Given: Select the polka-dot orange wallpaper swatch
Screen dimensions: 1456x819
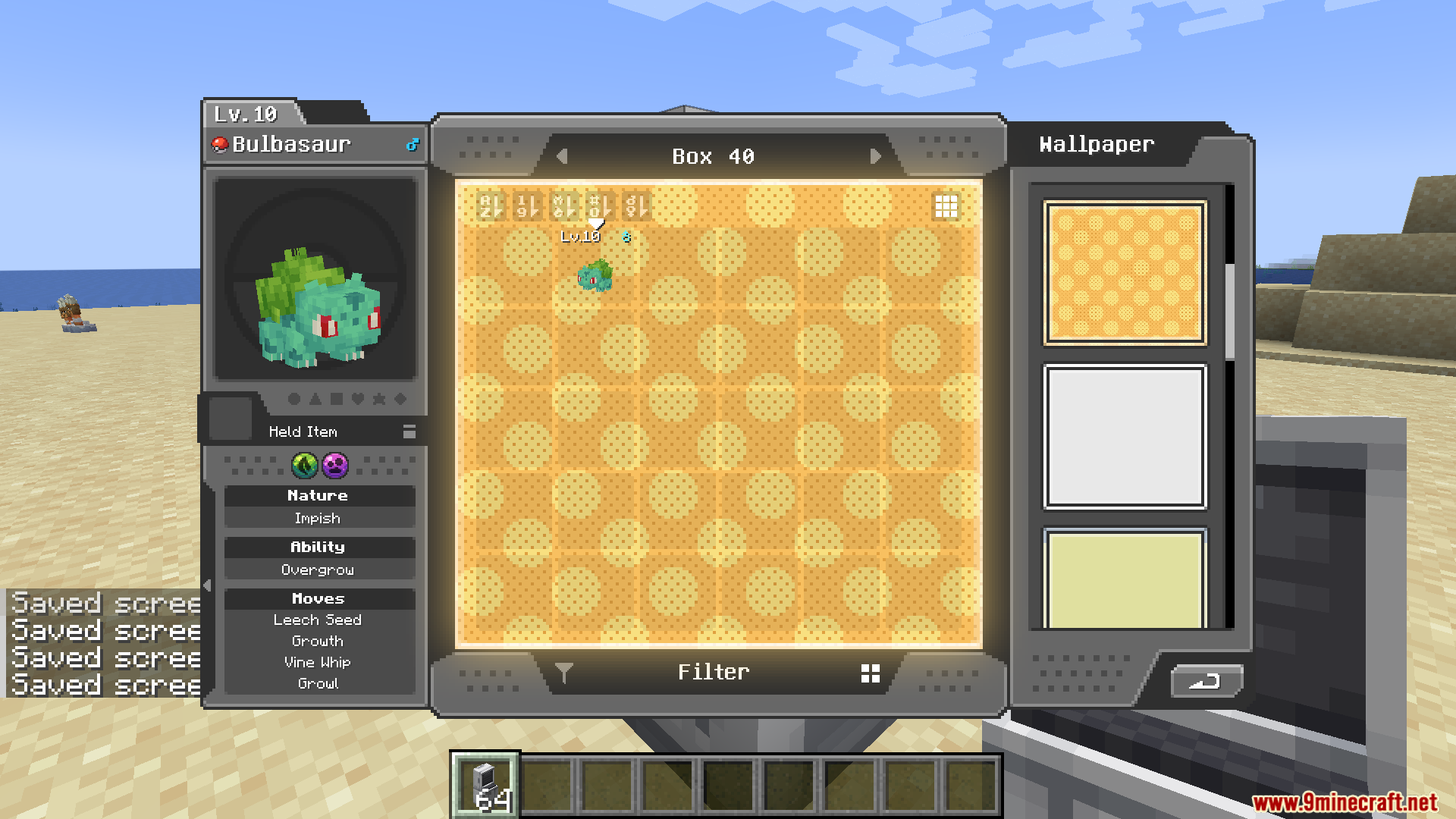Looking at the screenshot, I should point(1125,271).
